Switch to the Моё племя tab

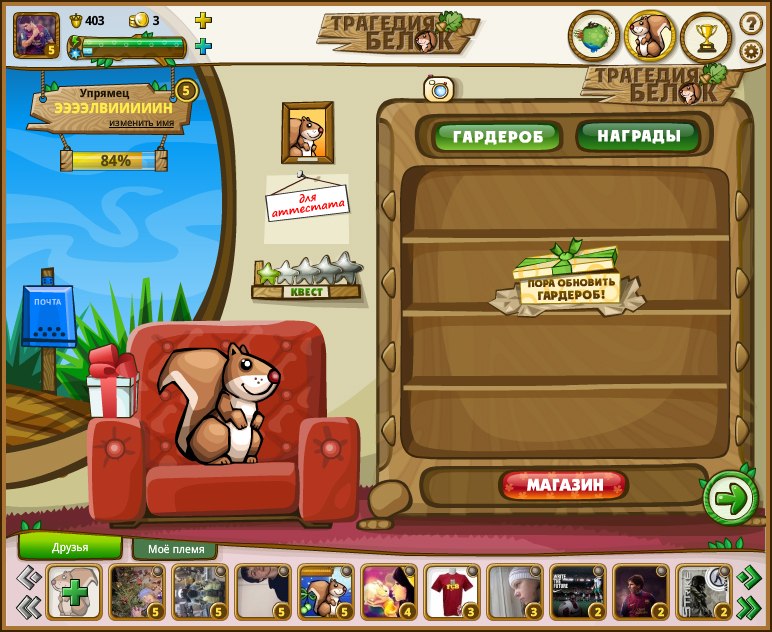[175, 549]
